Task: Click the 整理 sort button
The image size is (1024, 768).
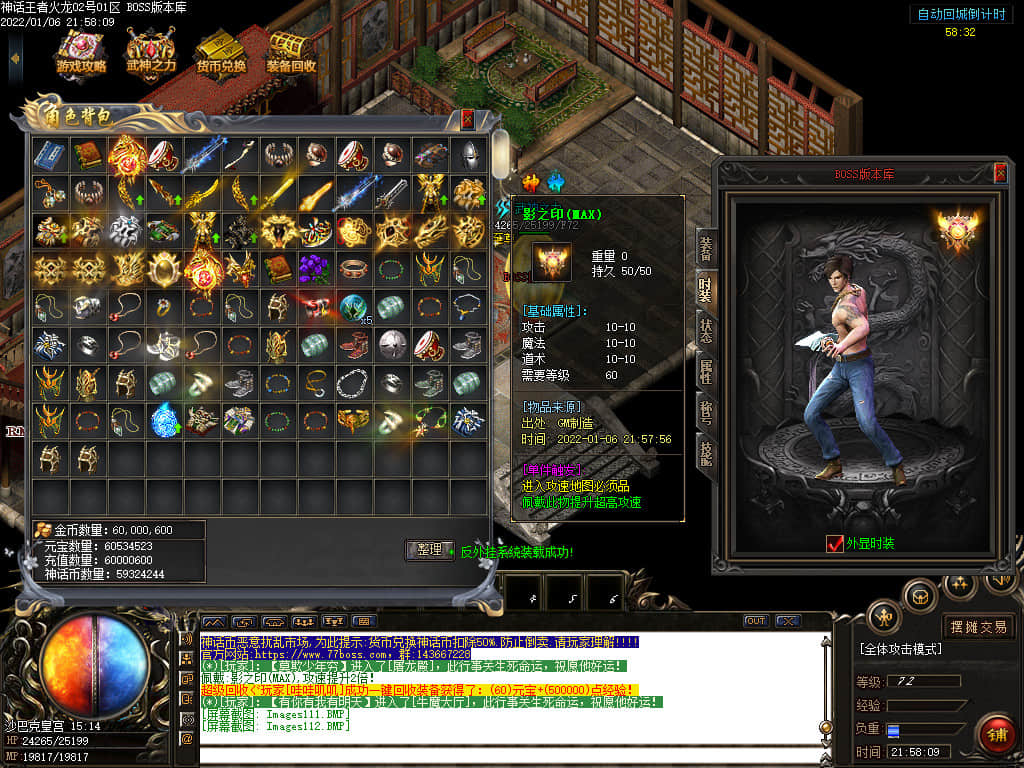Action: [x=429, y=549]
